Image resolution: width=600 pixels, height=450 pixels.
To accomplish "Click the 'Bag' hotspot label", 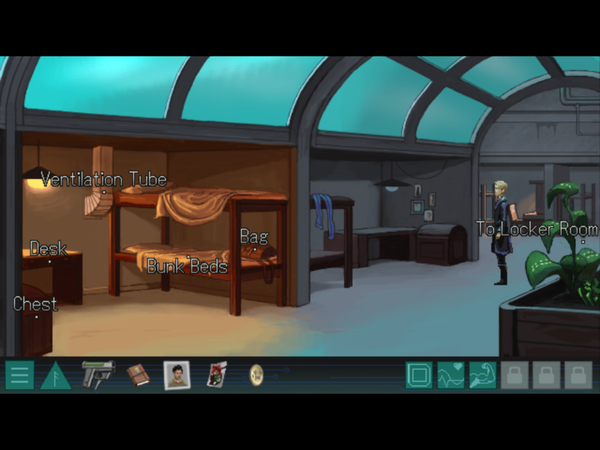I will point(254,237).
